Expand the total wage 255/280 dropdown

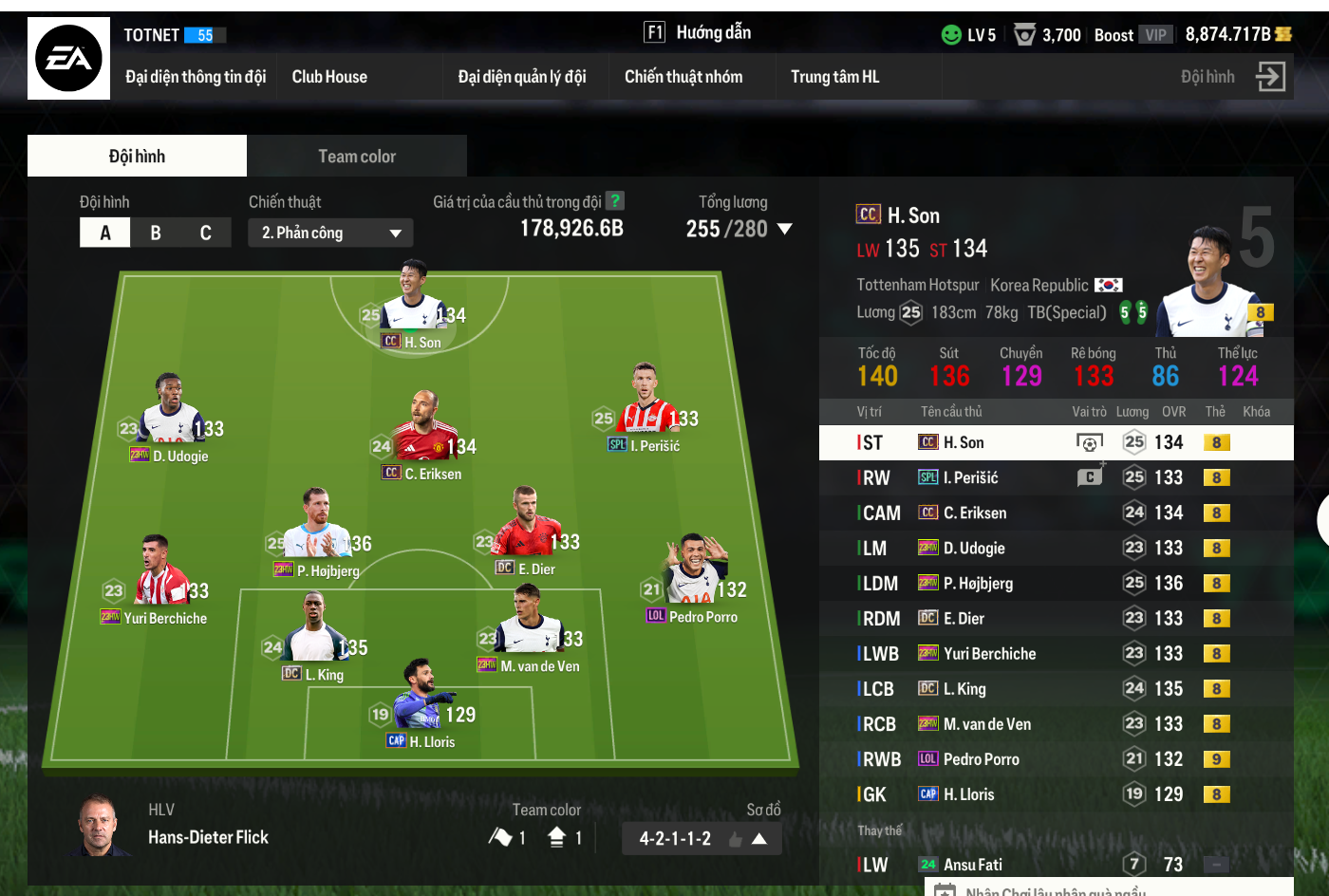coord(785,229)
